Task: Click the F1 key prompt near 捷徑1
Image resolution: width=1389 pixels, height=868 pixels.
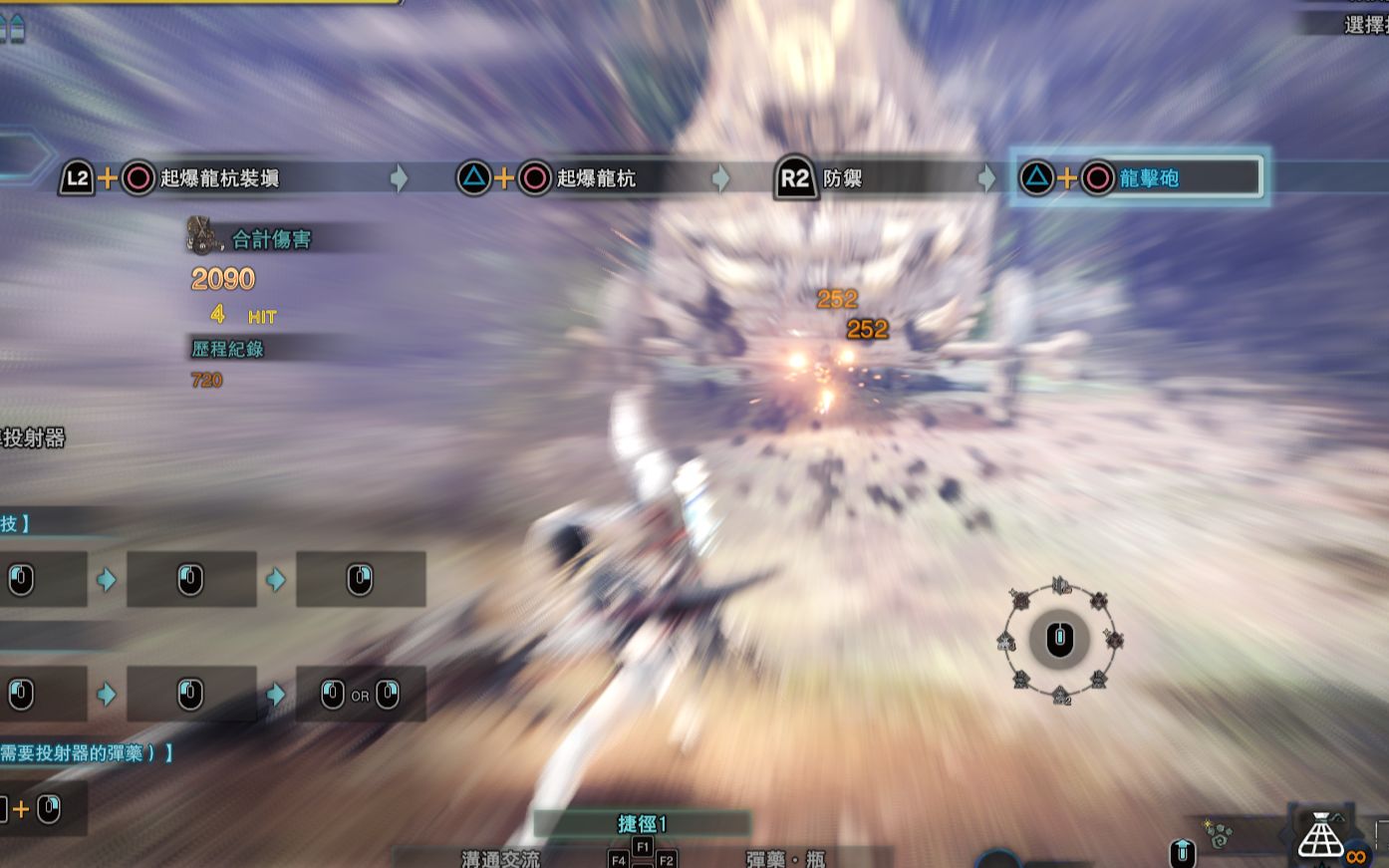Action: 643,844
